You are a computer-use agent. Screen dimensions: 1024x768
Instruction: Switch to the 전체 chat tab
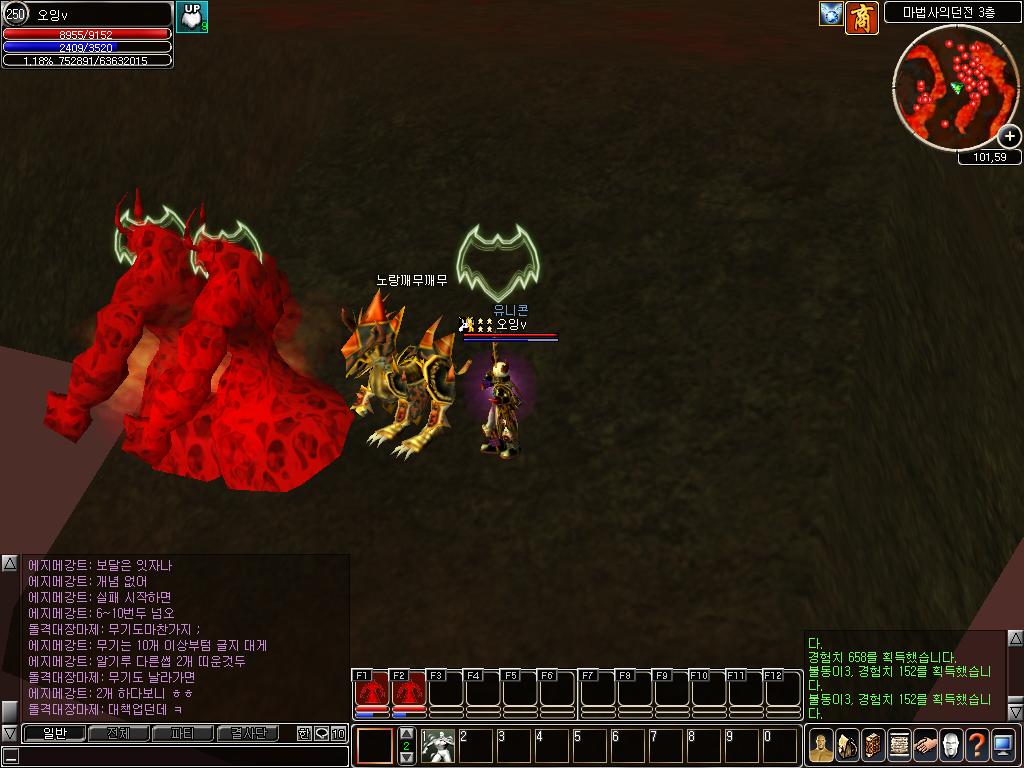coord(118,733)
